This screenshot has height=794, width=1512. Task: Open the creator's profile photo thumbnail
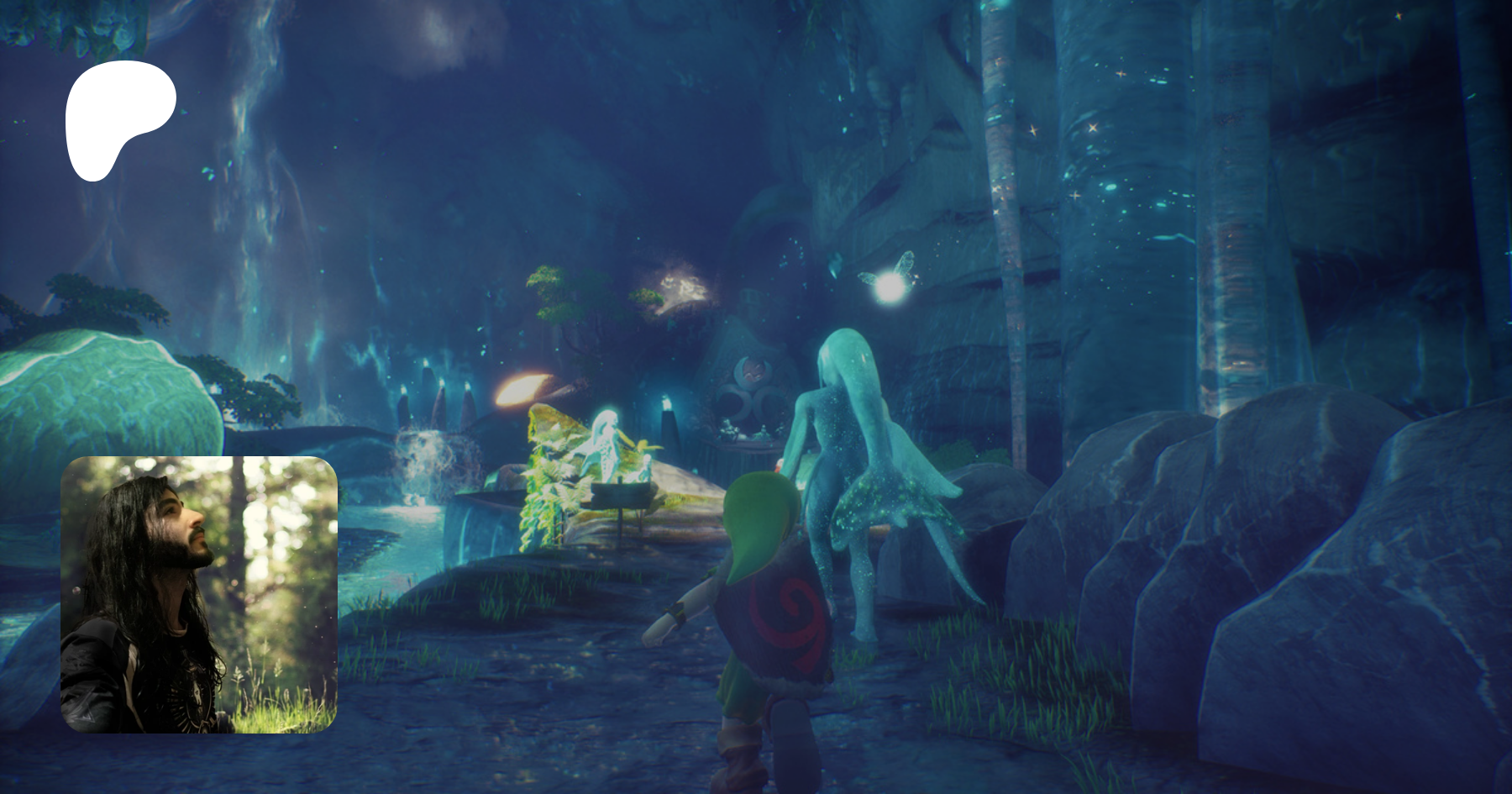pos(199,595)
